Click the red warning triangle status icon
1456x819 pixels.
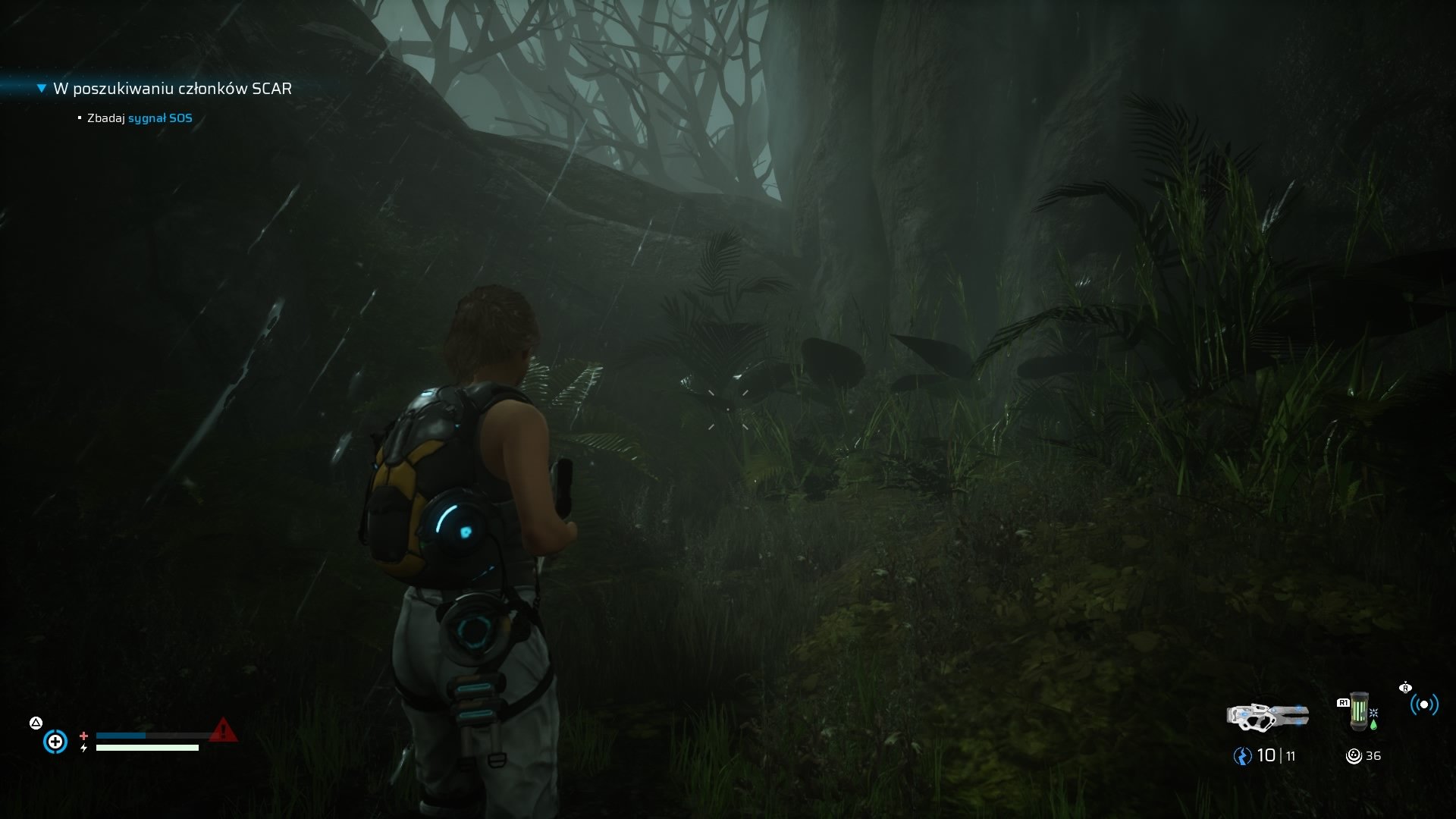[222, 730]
